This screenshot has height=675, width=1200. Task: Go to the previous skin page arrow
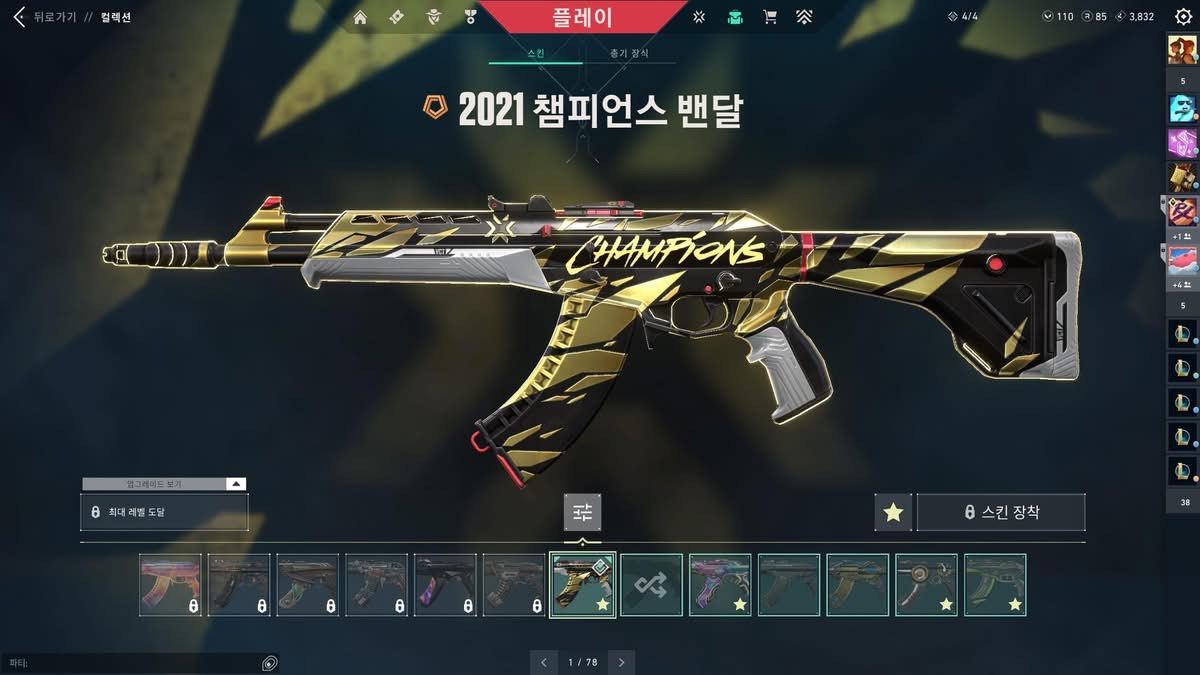[543, 662]
